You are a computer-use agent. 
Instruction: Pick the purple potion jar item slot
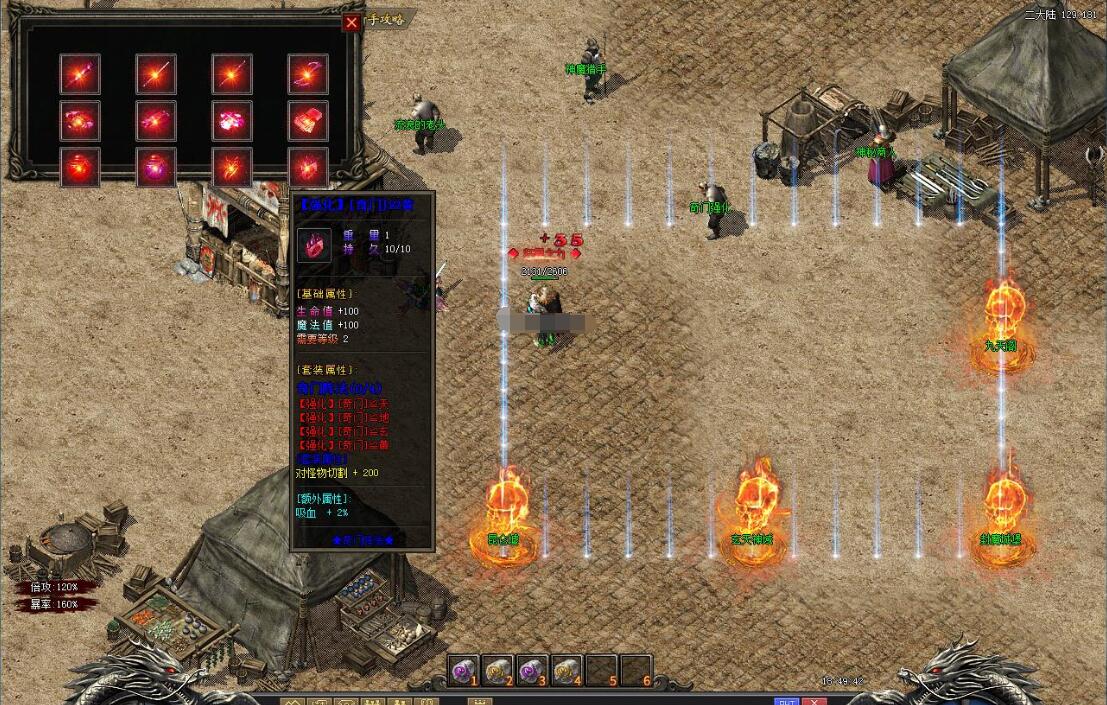pos(156,167)
